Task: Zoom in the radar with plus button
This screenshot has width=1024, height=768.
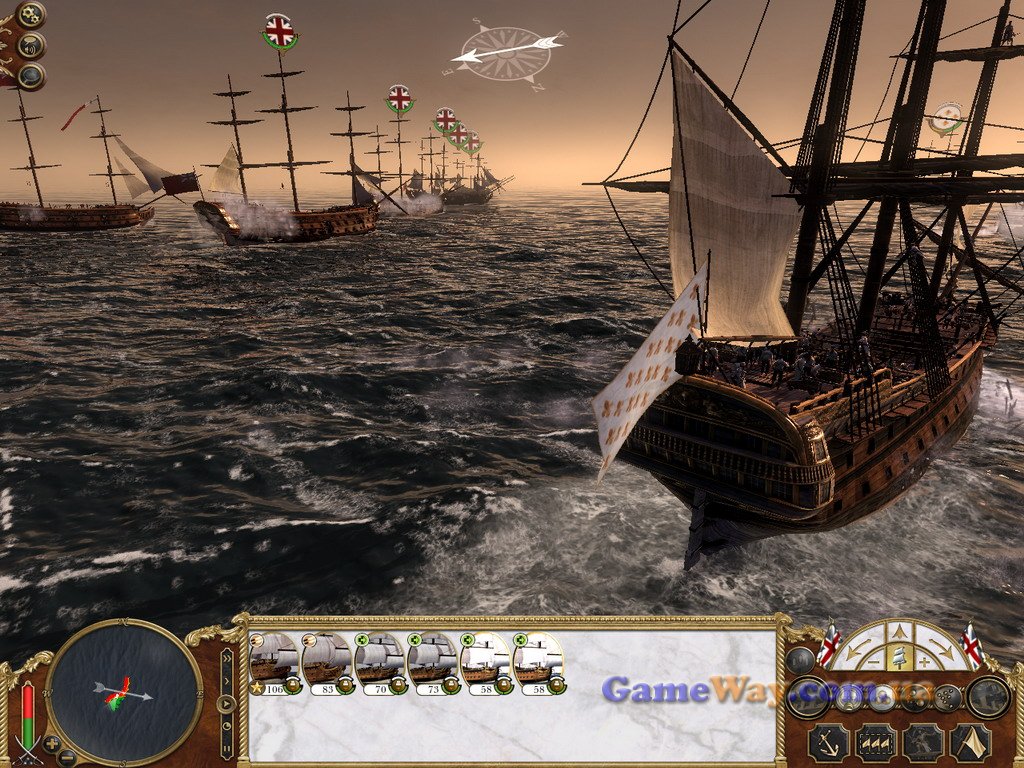Action: pyautogui.click(x=52, y=743)
